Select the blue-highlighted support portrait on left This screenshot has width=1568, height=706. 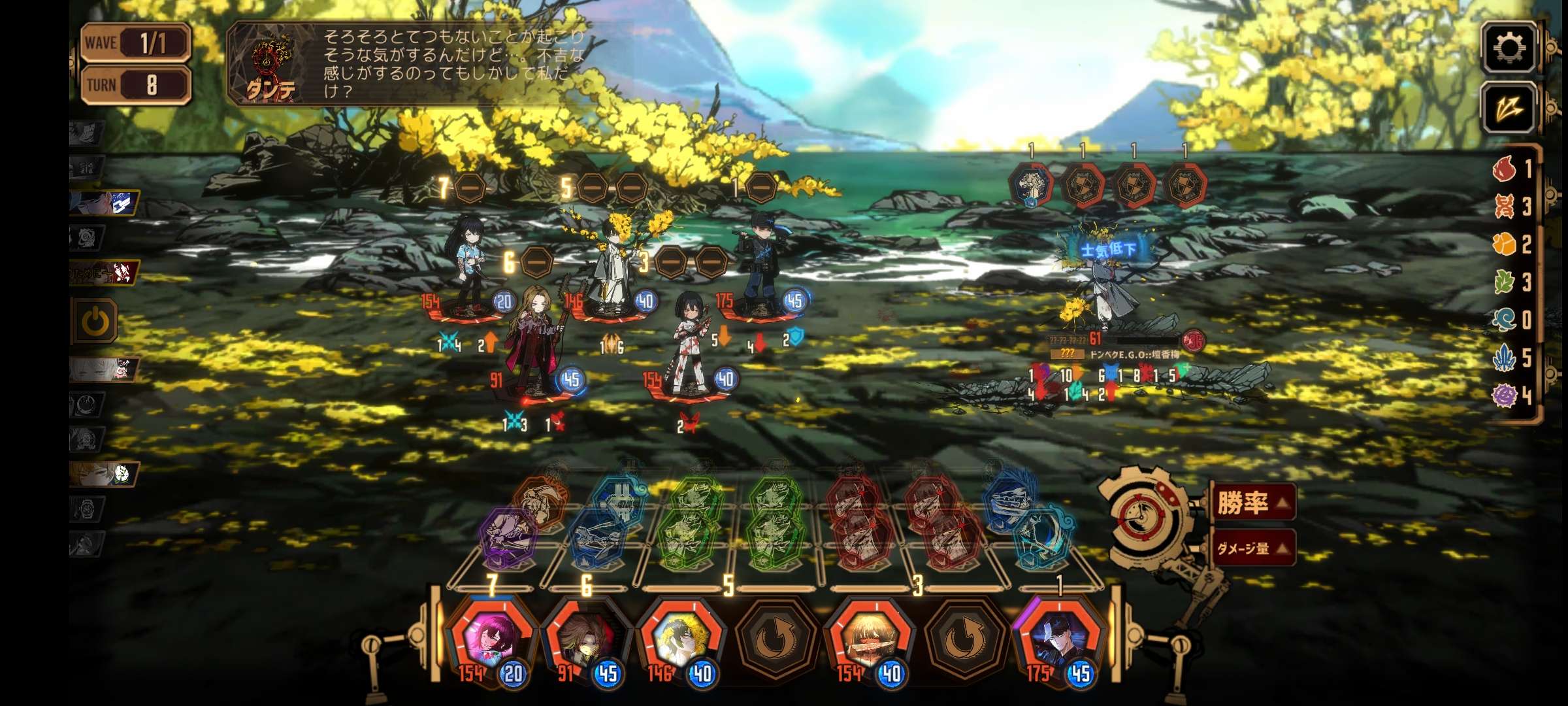(x=106, y=203)
